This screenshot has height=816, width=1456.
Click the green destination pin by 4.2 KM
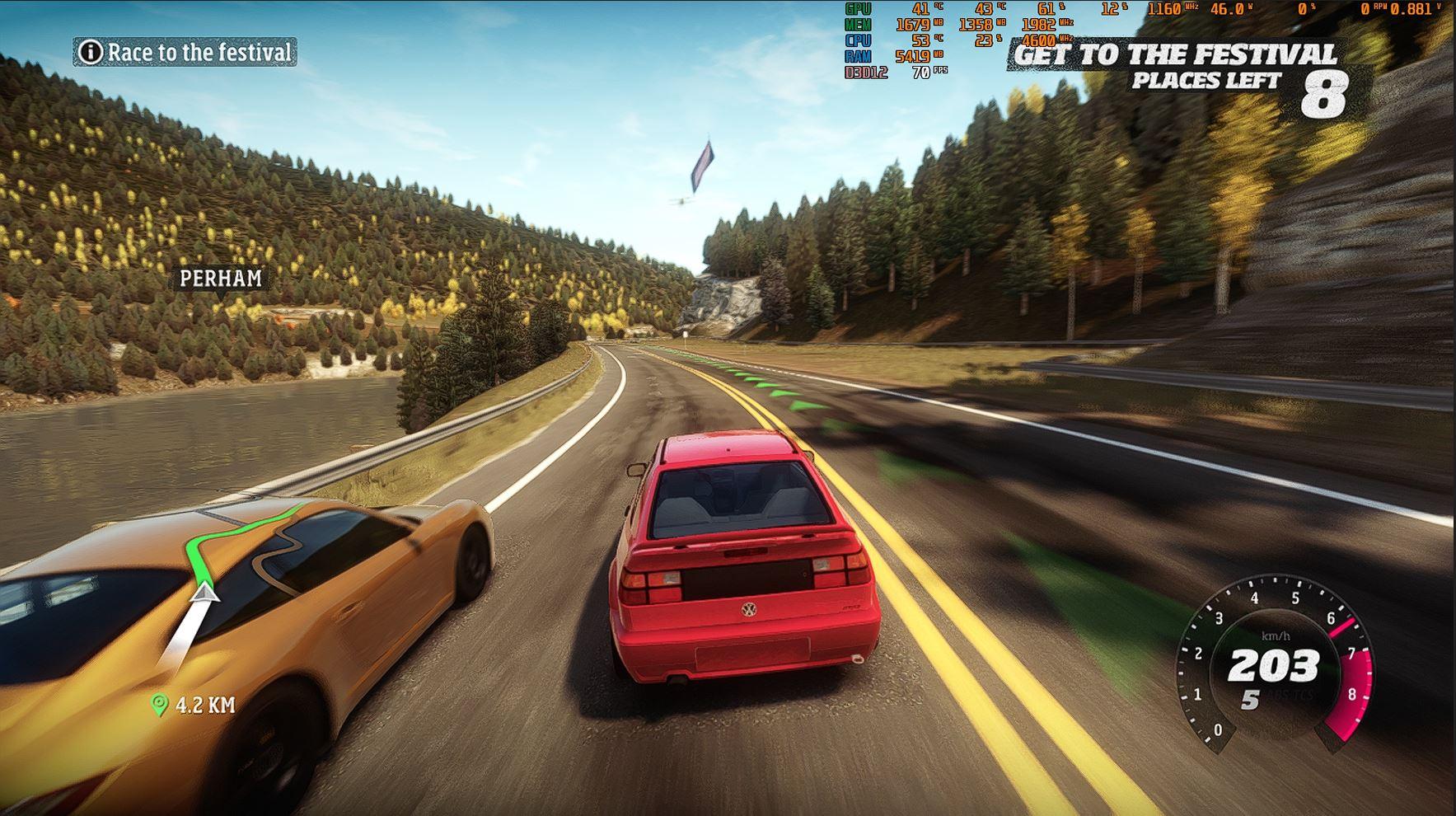(159, 705)
